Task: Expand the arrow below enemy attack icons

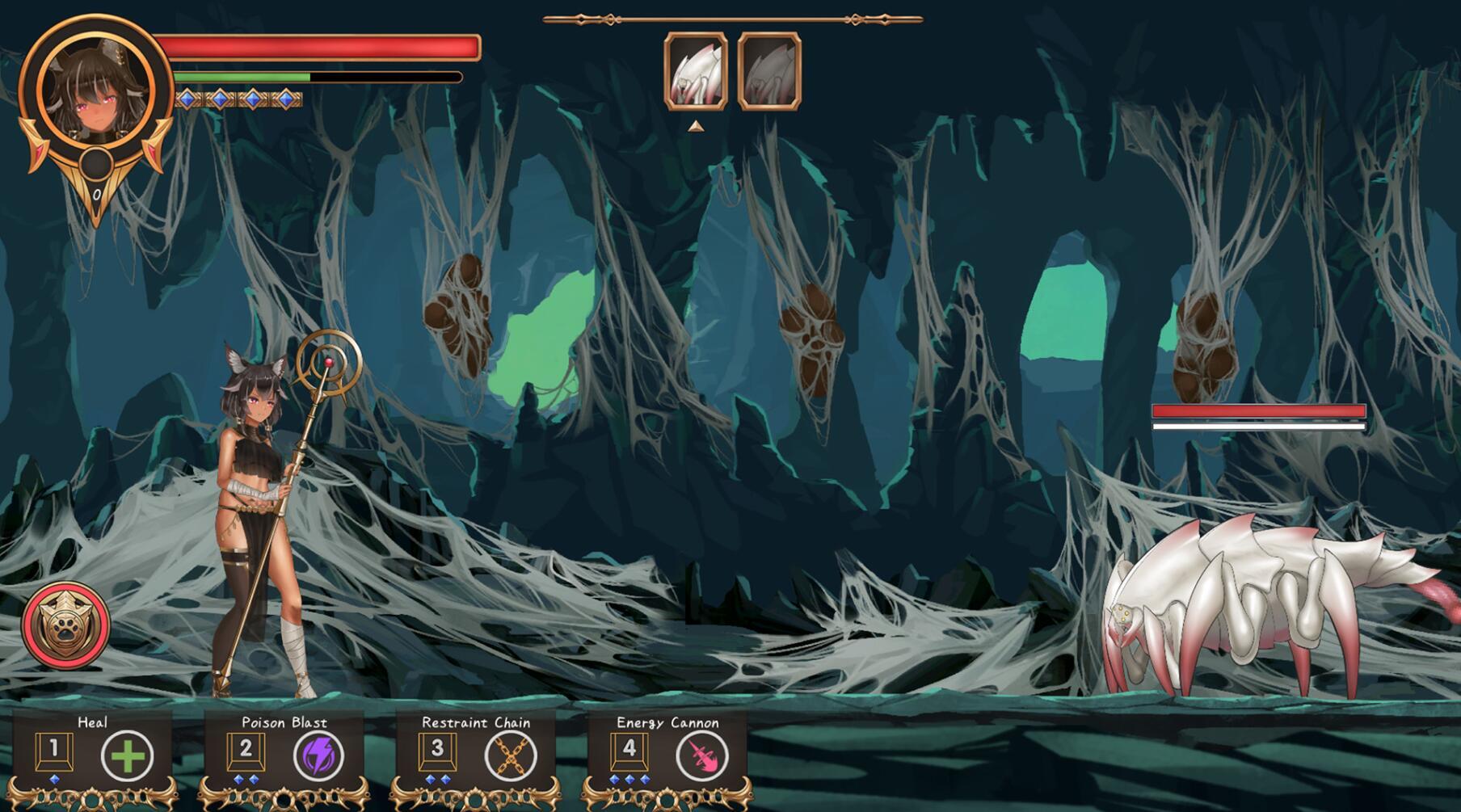Action: [x=695, y=125]
